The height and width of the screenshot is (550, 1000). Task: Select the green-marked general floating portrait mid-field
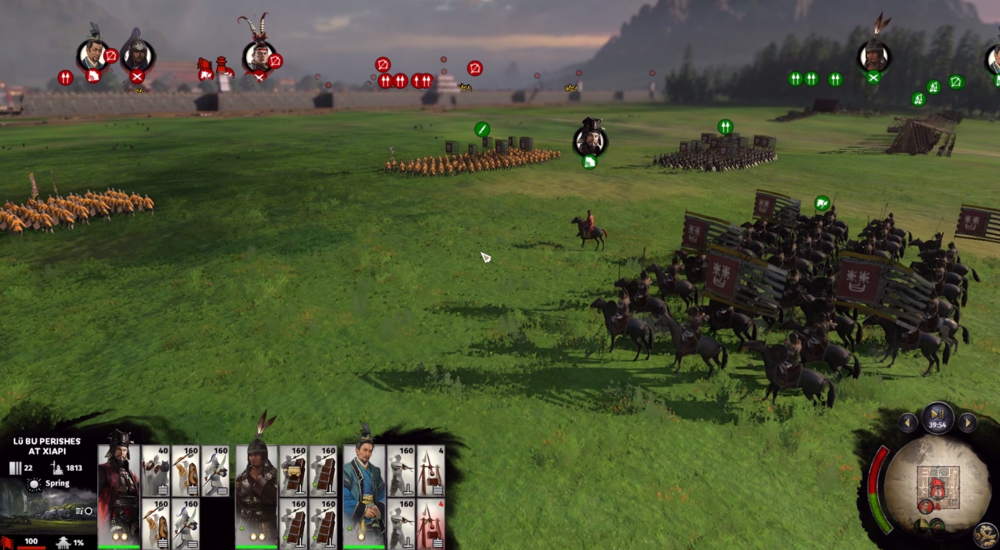coord(589,138)
